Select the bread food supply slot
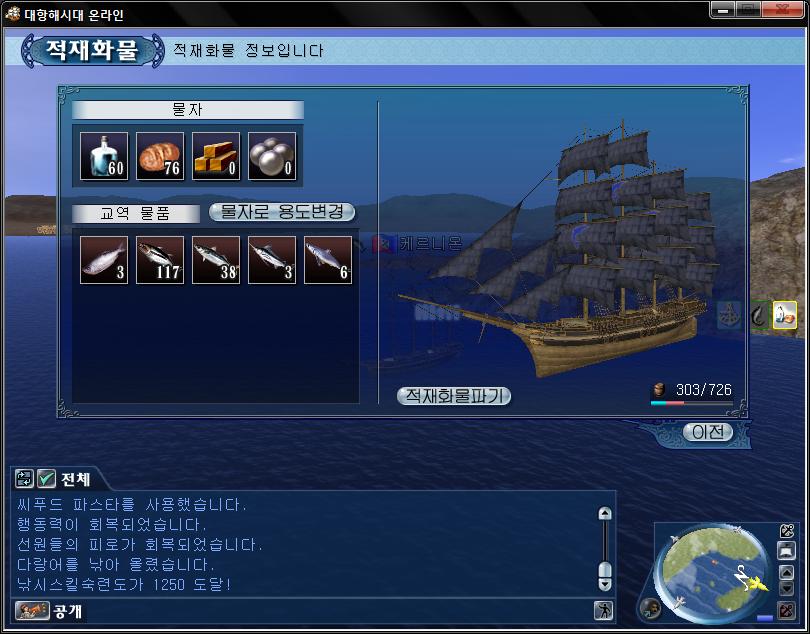810x634 pixels. 160,156
